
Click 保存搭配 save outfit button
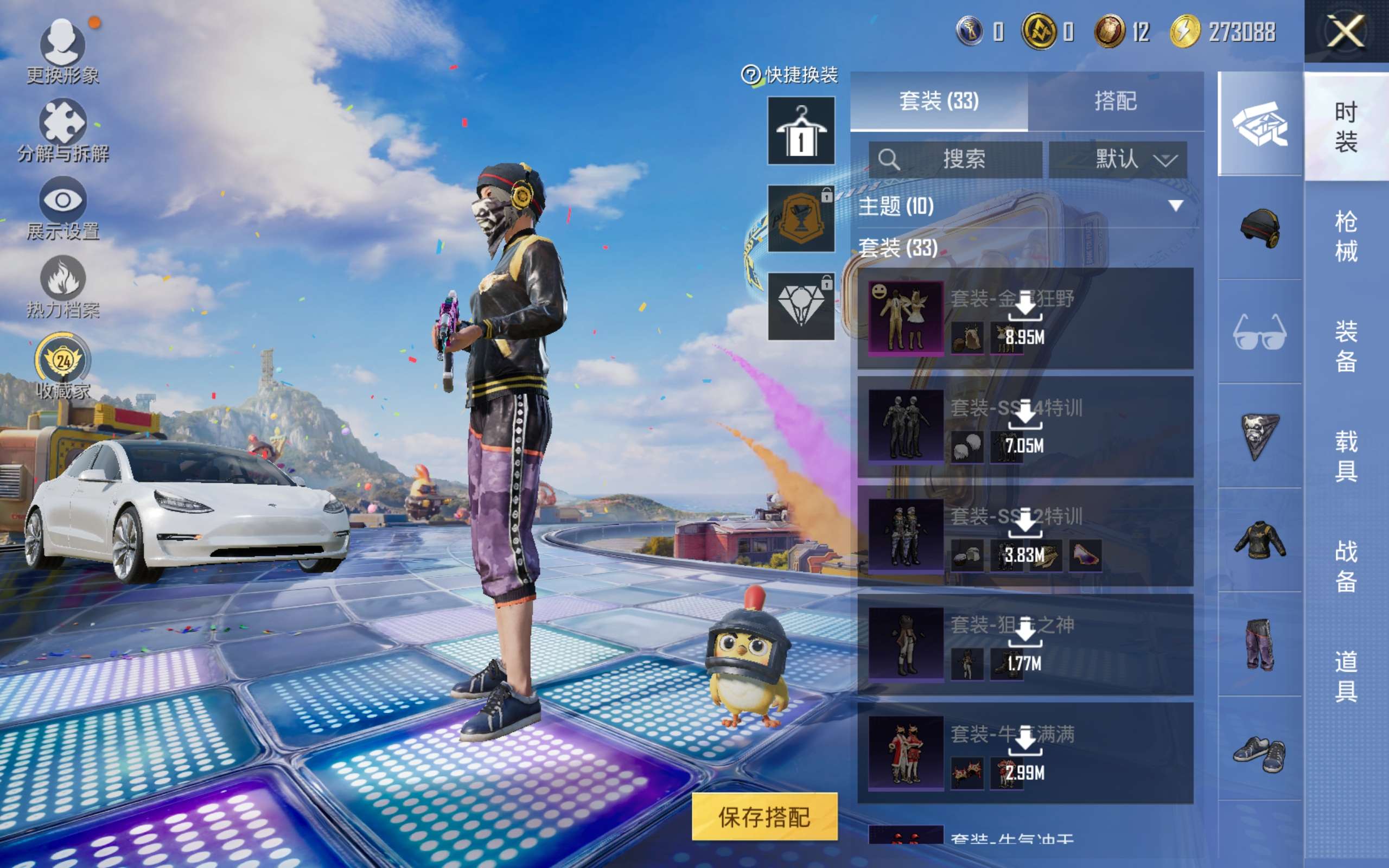764,816
